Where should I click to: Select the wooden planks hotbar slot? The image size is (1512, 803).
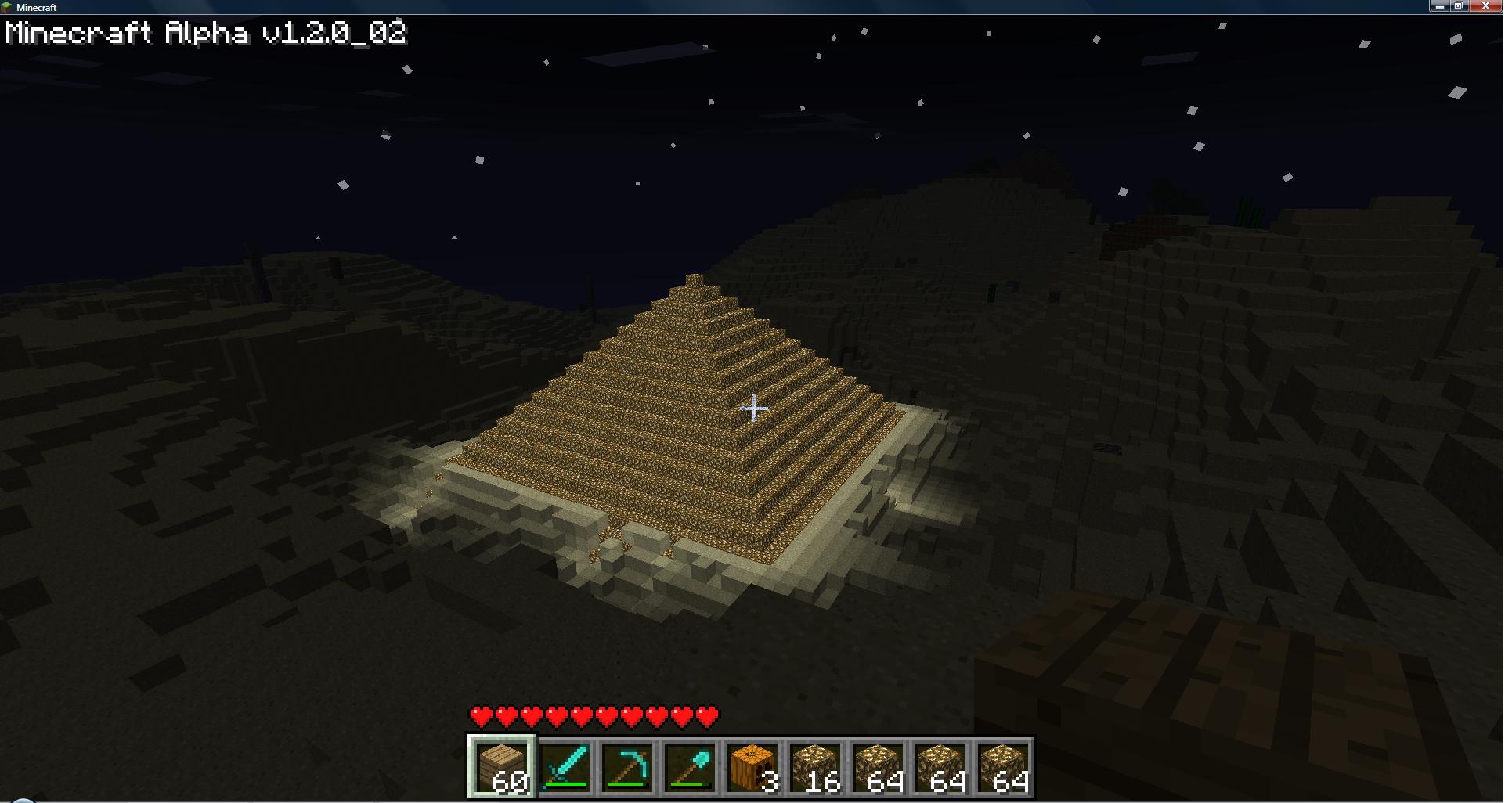[x=502, y=767]
